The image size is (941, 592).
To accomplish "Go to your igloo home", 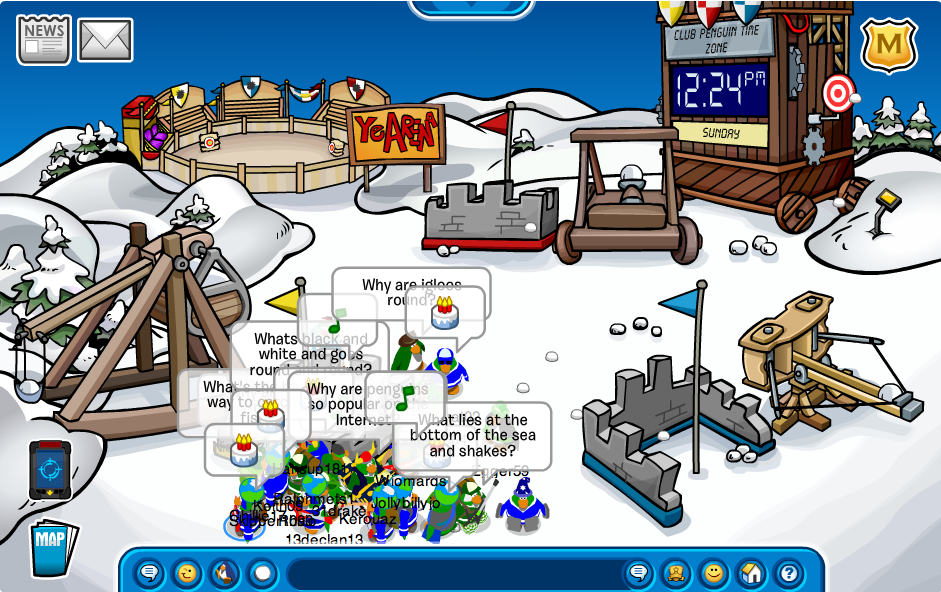I will point(751,574).
